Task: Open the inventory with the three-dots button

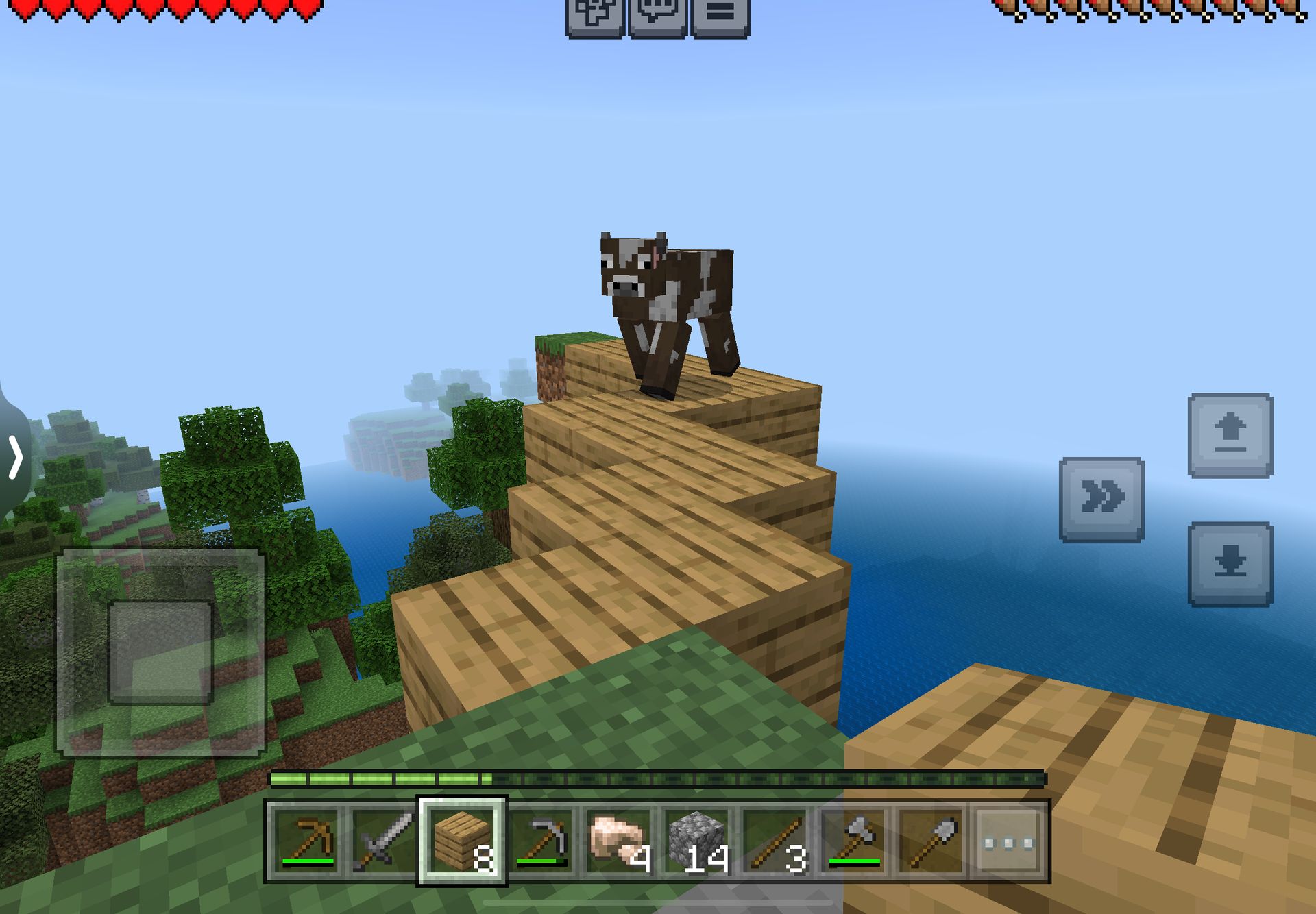Action: pyautogui.click(x=1009, y=841)
